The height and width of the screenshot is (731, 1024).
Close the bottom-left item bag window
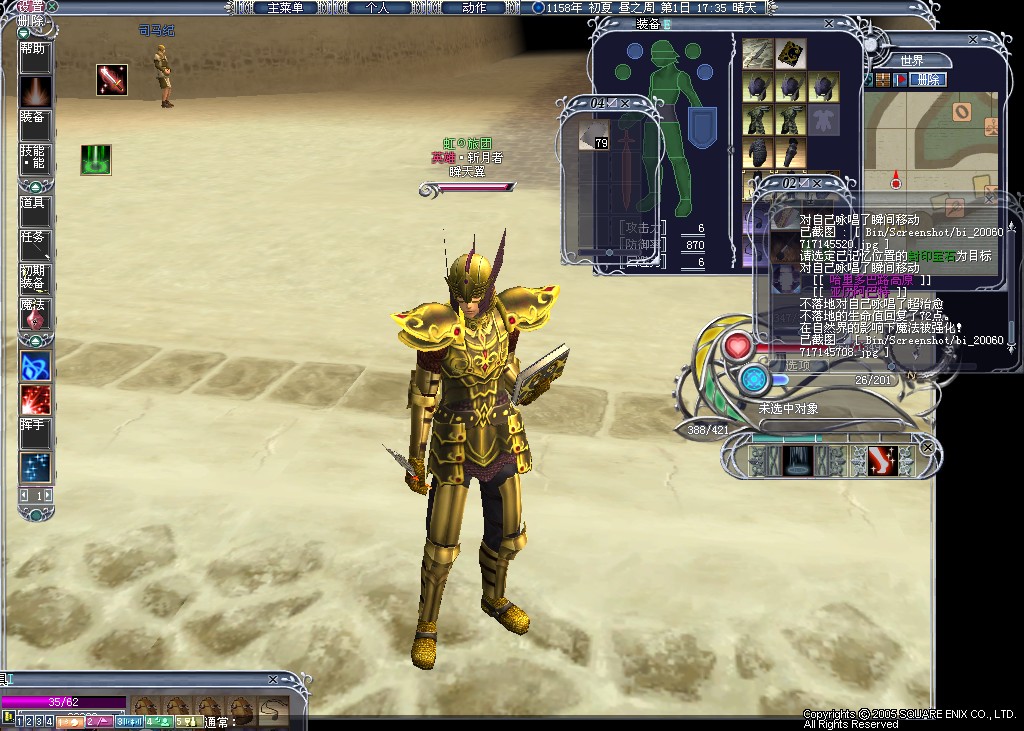(273, 680)
